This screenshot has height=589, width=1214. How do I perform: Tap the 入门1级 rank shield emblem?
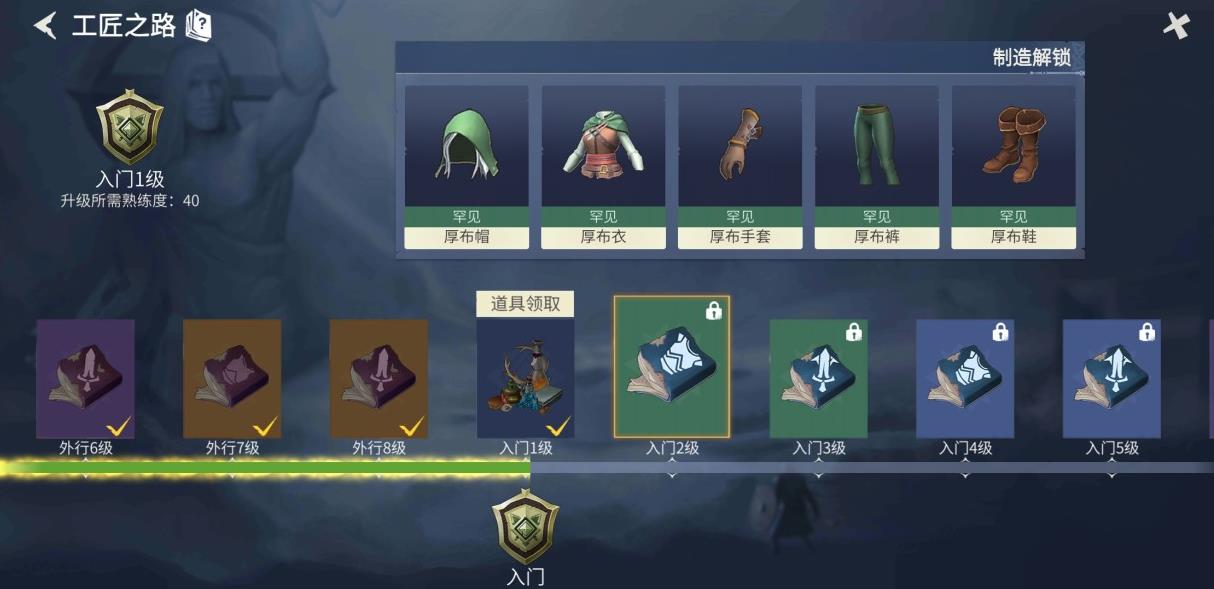tap(130, 128)
